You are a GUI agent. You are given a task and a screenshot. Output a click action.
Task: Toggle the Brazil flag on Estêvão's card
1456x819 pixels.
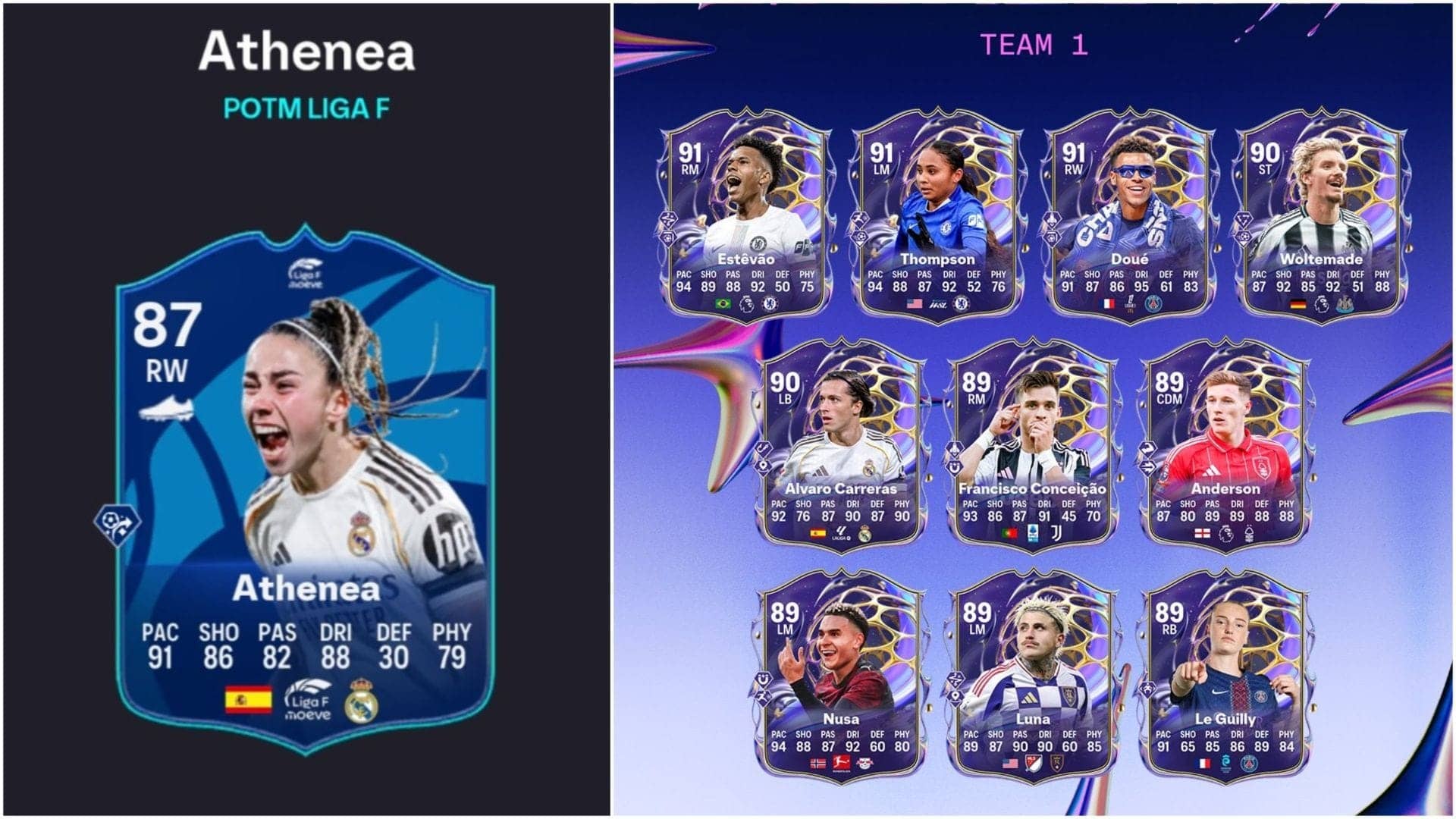(723, 303)
